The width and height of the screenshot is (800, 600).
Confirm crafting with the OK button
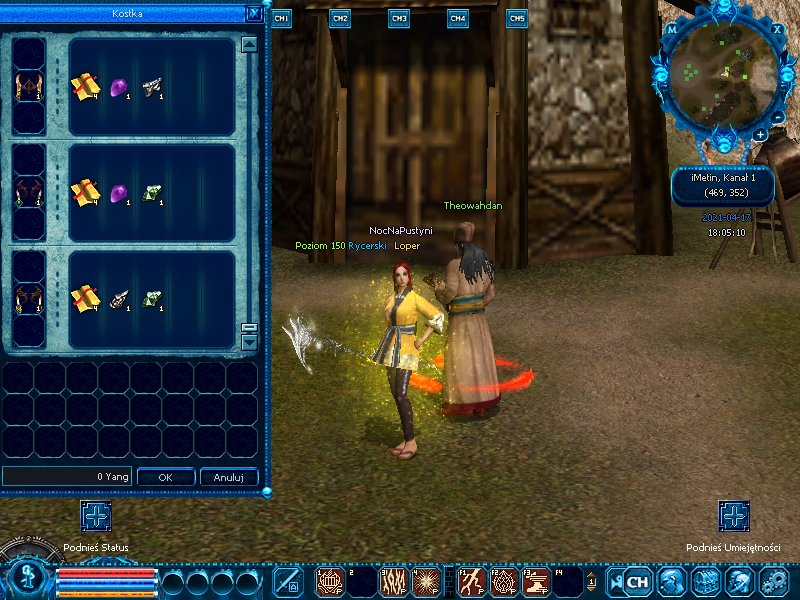165,477
